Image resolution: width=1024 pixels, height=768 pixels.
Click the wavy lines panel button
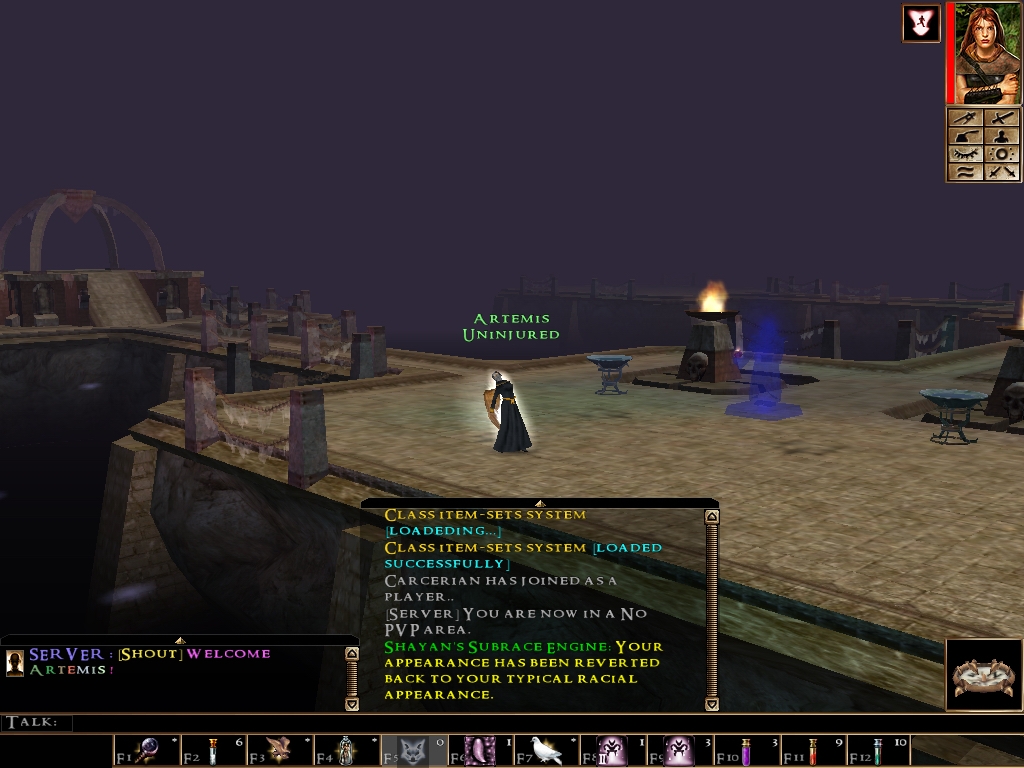tap(965, 171)
